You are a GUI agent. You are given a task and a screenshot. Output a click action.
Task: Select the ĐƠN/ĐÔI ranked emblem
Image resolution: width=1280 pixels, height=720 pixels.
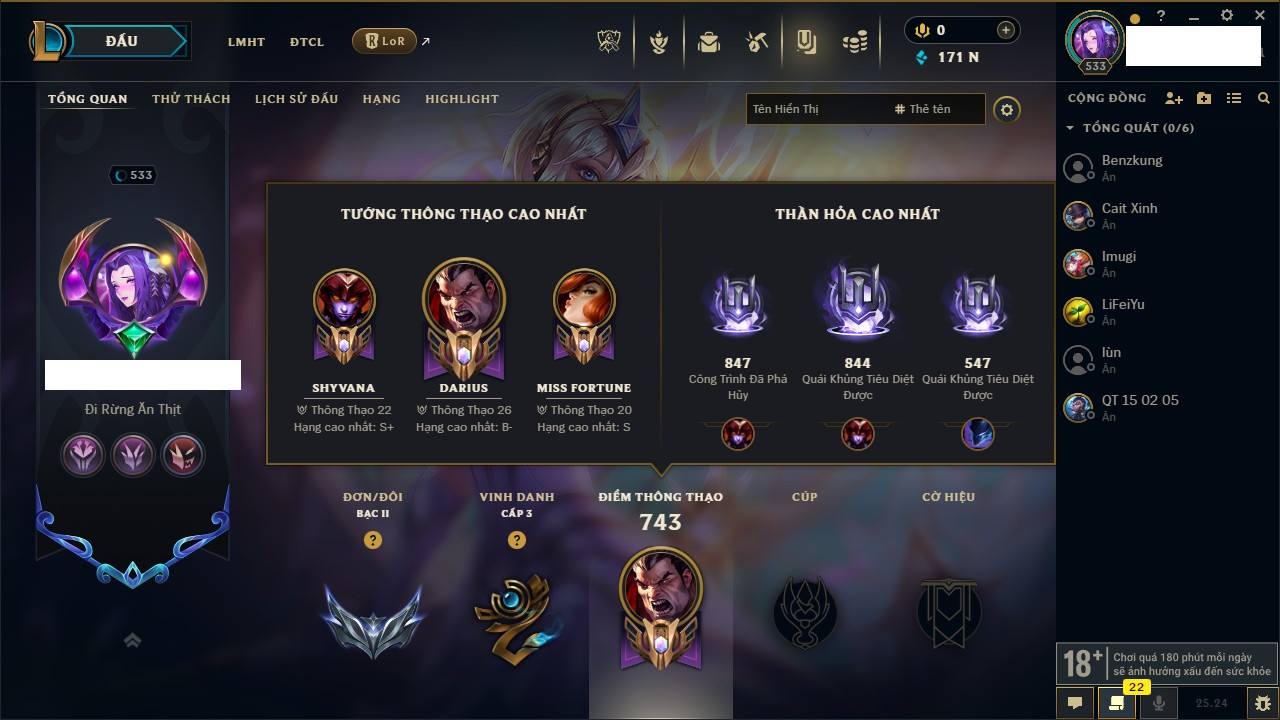coord(372,620)
